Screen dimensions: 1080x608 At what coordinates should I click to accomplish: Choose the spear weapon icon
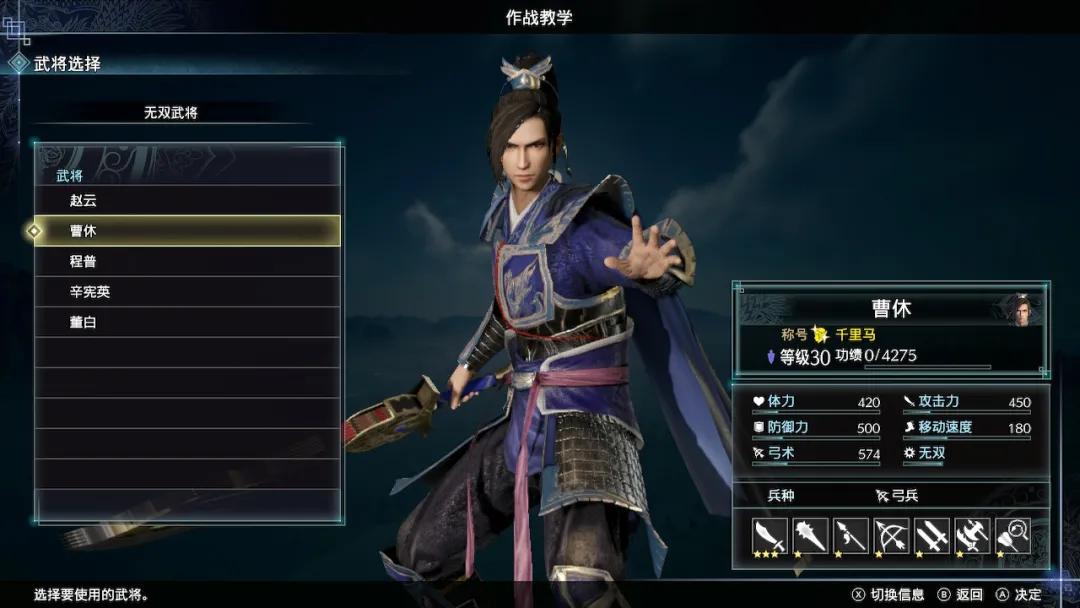pyautogui.click(x=851, y=536)
